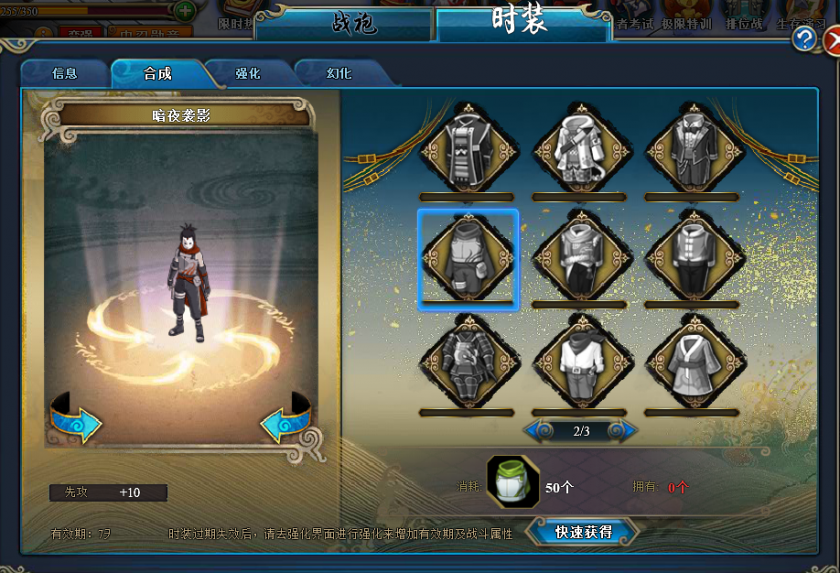Open help with the question mark button

click(x=804, y=39)
